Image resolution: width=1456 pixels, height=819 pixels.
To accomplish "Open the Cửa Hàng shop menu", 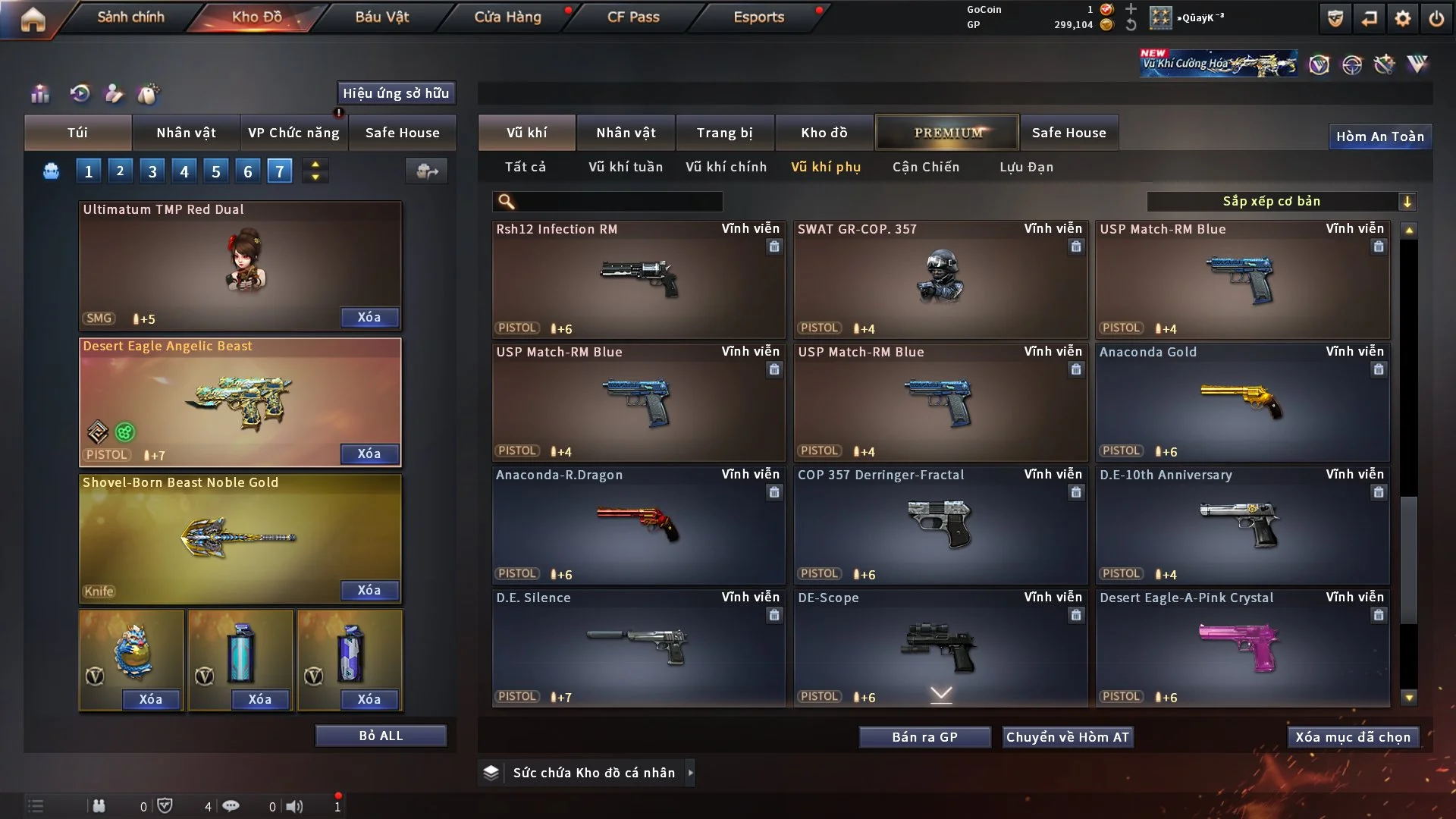I will click(507, 17).
